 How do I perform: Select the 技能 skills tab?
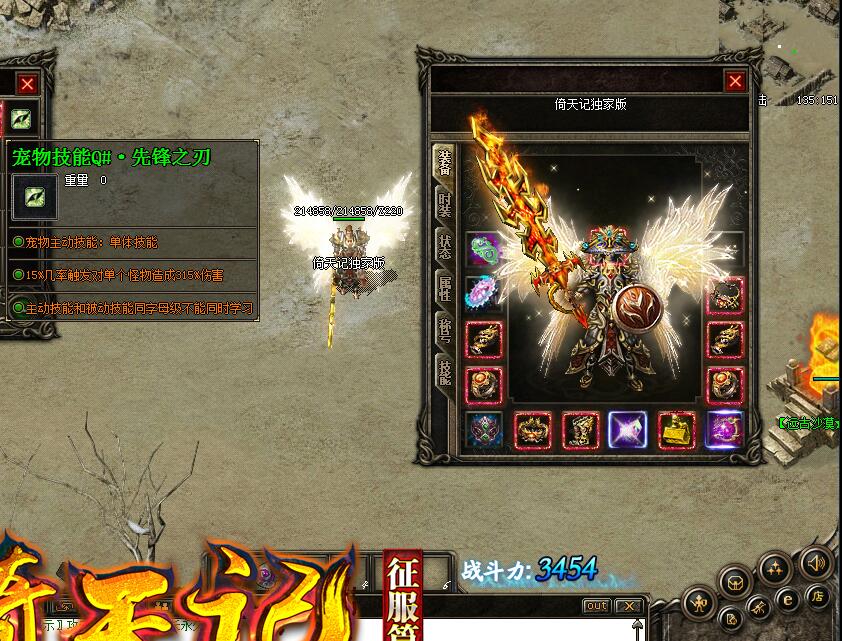[444, 371]
